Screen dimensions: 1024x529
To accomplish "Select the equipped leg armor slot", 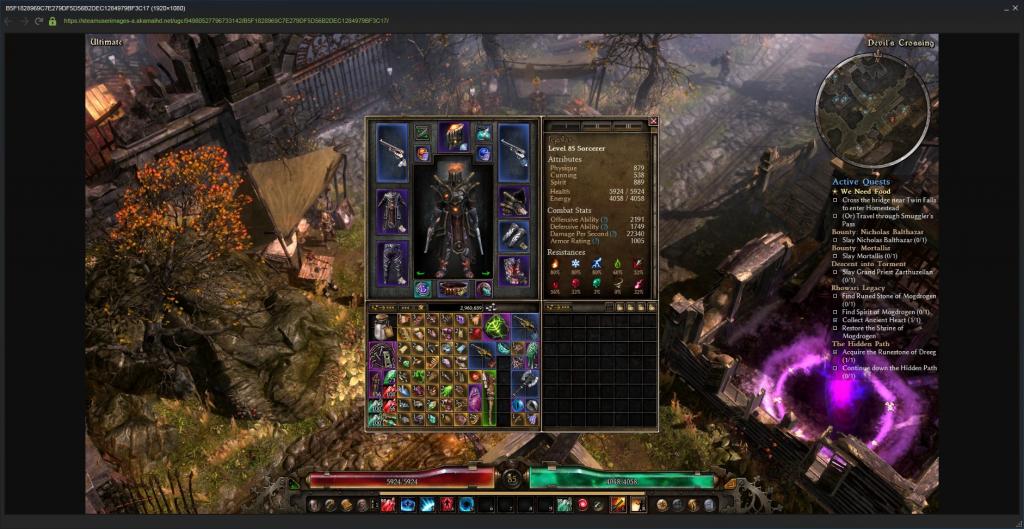I will click(391, 263).
